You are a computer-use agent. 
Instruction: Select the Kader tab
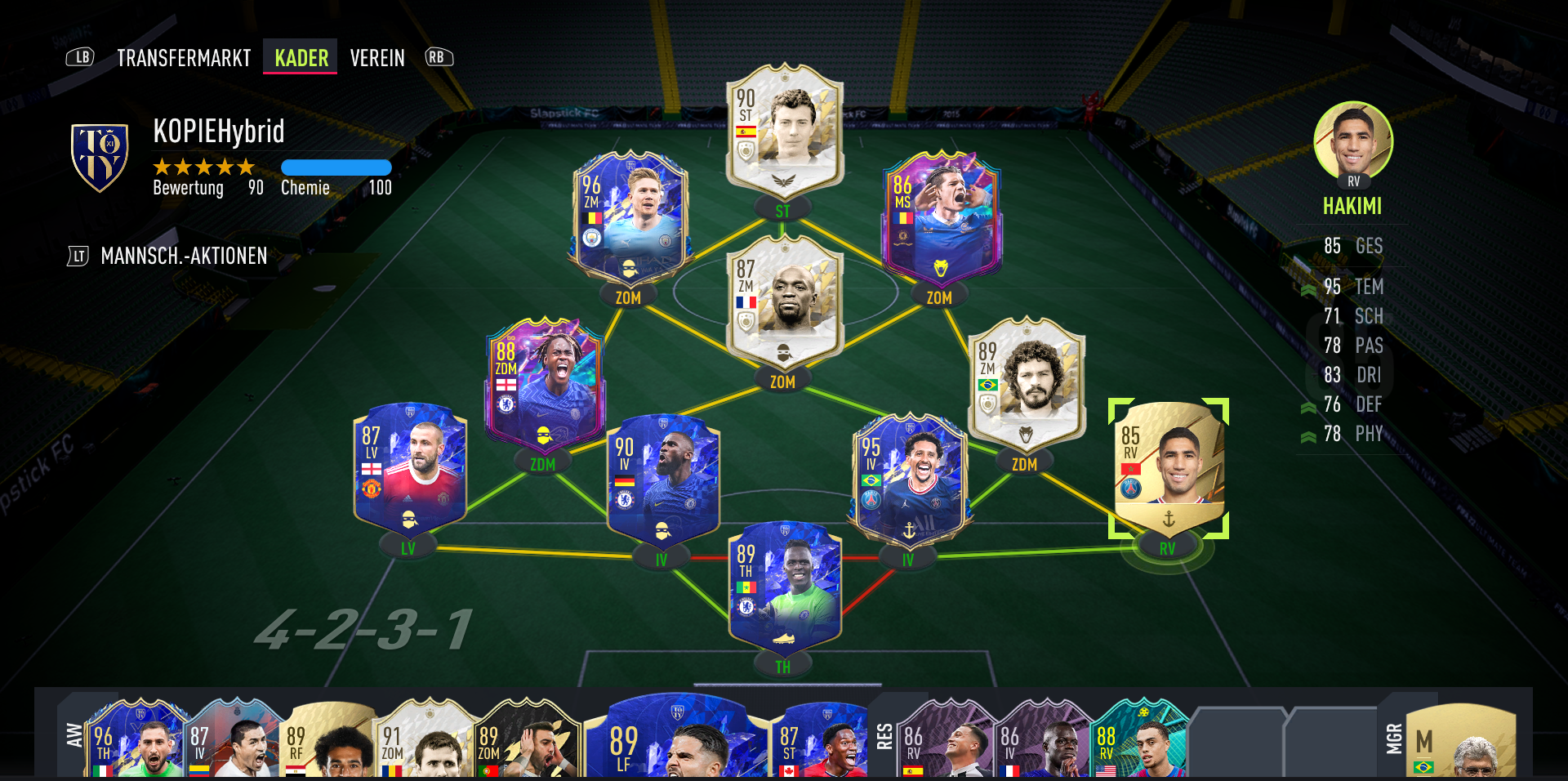point(301,58)
